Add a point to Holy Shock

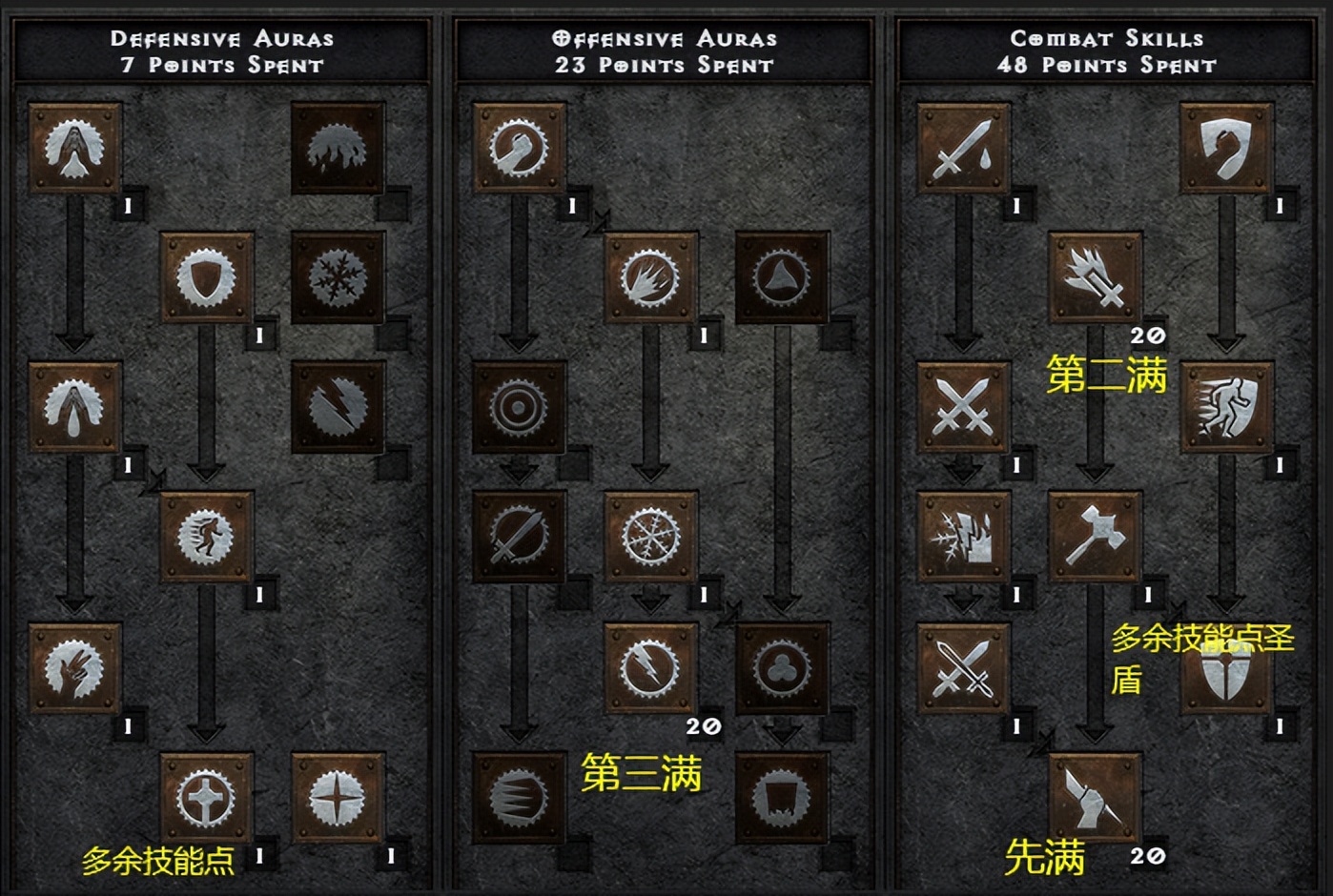click(x=650, y=667)
